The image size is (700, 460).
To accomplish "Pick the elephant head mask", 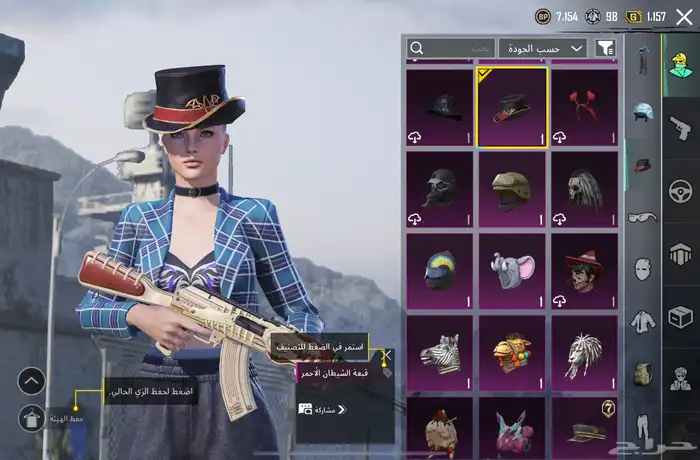I will [512, 271].
